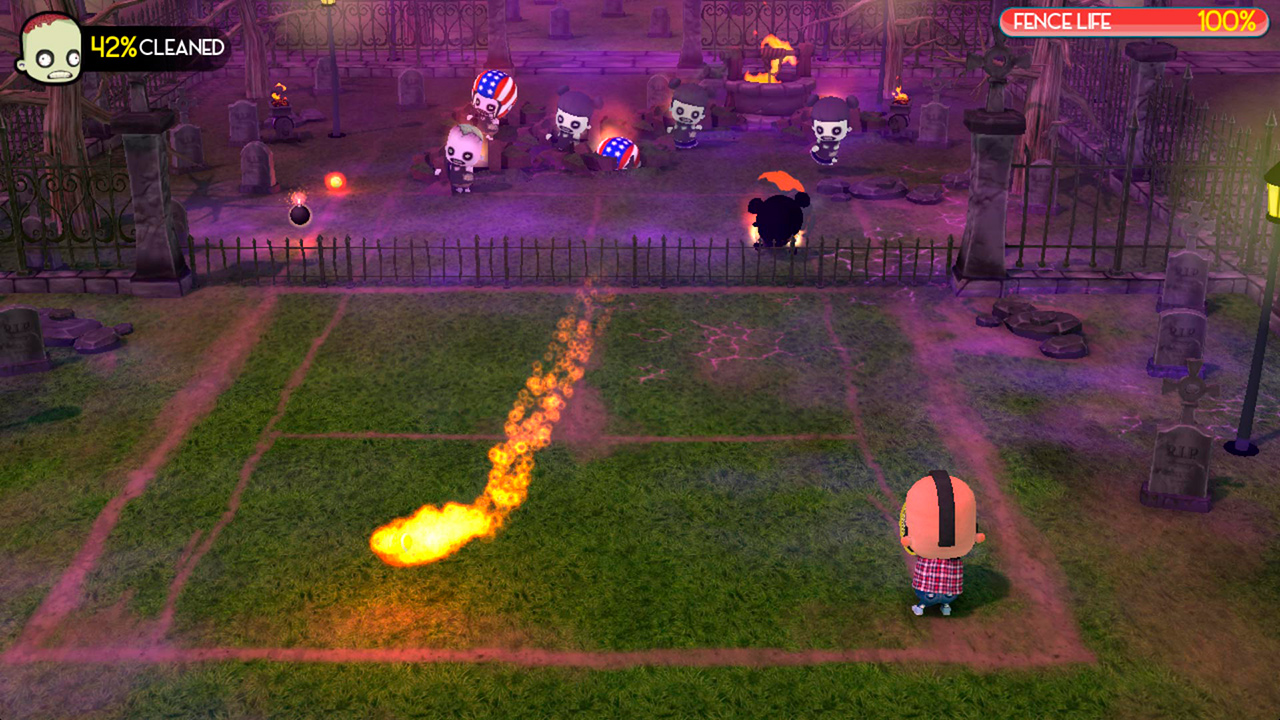Click the yellow 100% fence life value
This screenshot has width=1280, height=720.
[x=1230, y=20]
